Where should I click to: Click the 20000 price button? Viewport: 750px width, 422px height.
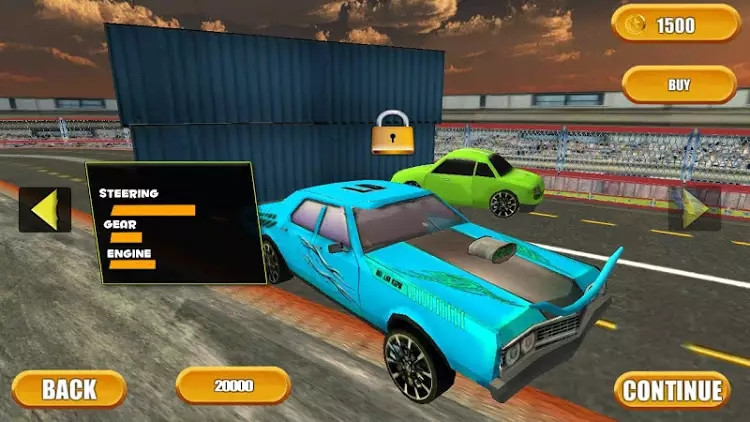tap(233, 385)
